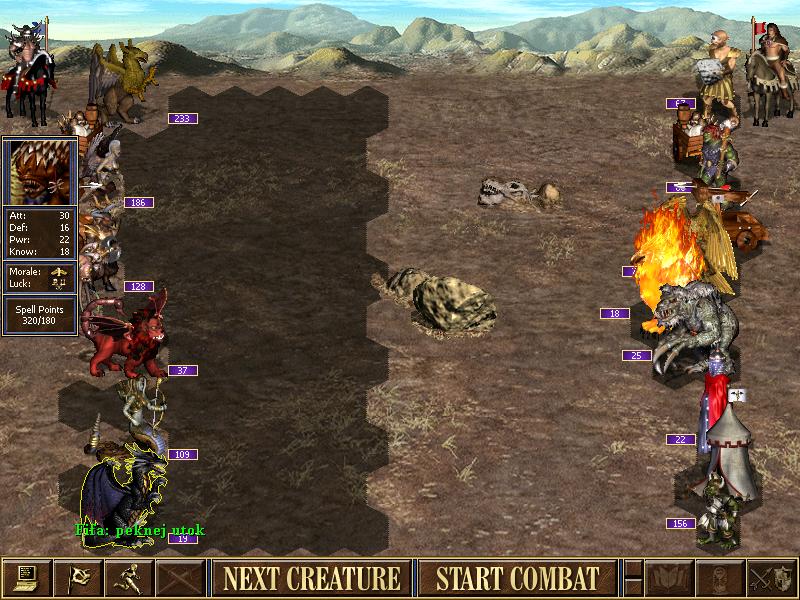Click the combat log up arrow
The width and height of the screenshot is (800, 600).
click(632, 569)
